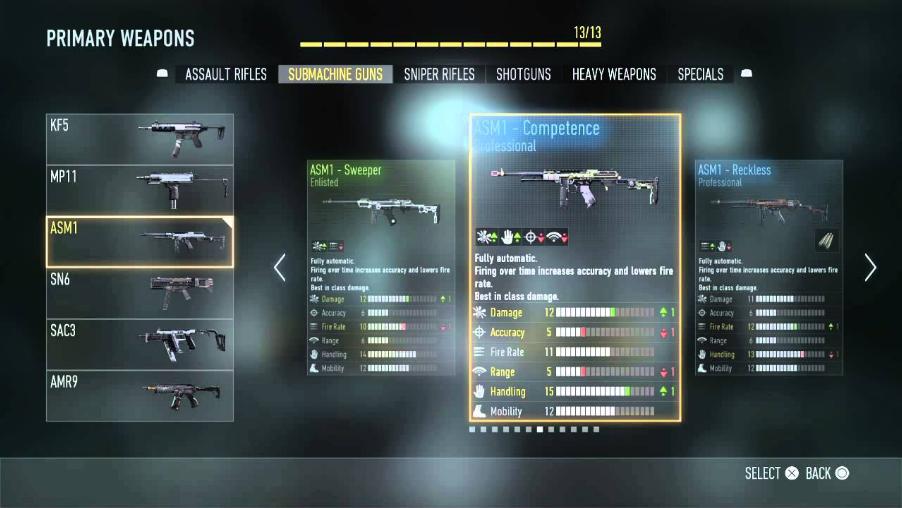Choose the SAC3 weapon row
The height and width of the screenshot is (508, 902).
click(x=140, y=343)
